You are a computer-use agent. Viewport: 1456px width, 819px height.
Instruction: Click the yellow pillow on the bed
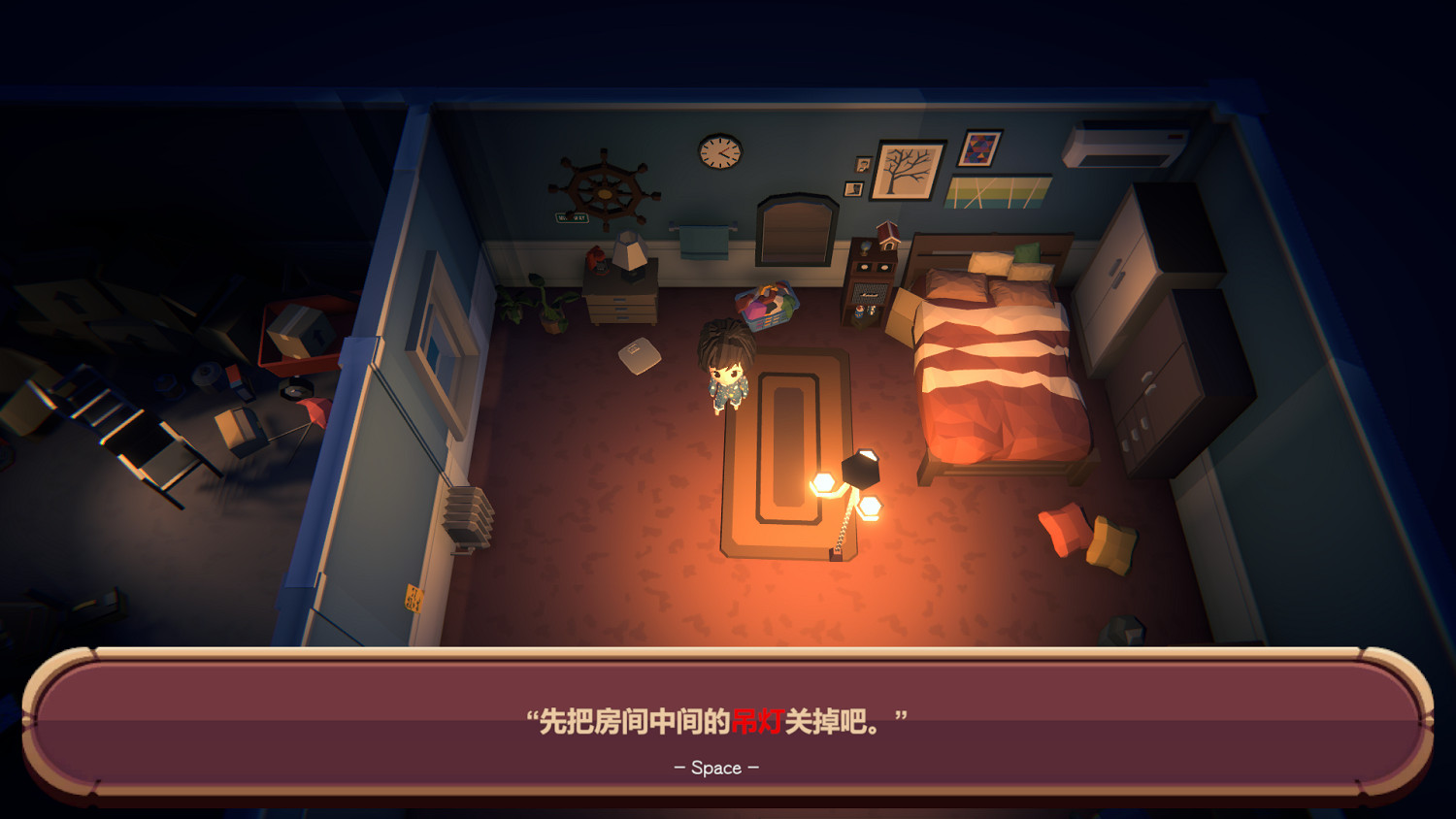(991, 262)
